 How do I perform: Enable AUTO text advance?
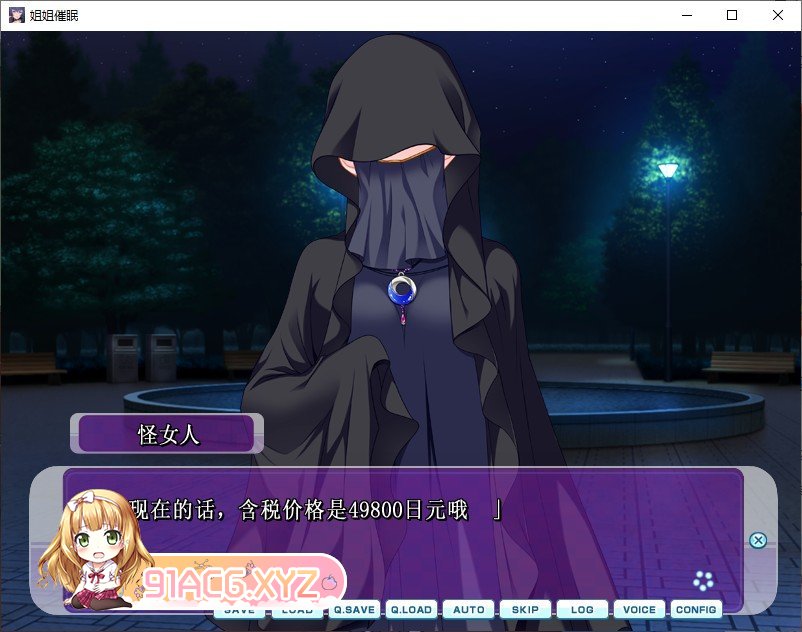tap(468, 609)
